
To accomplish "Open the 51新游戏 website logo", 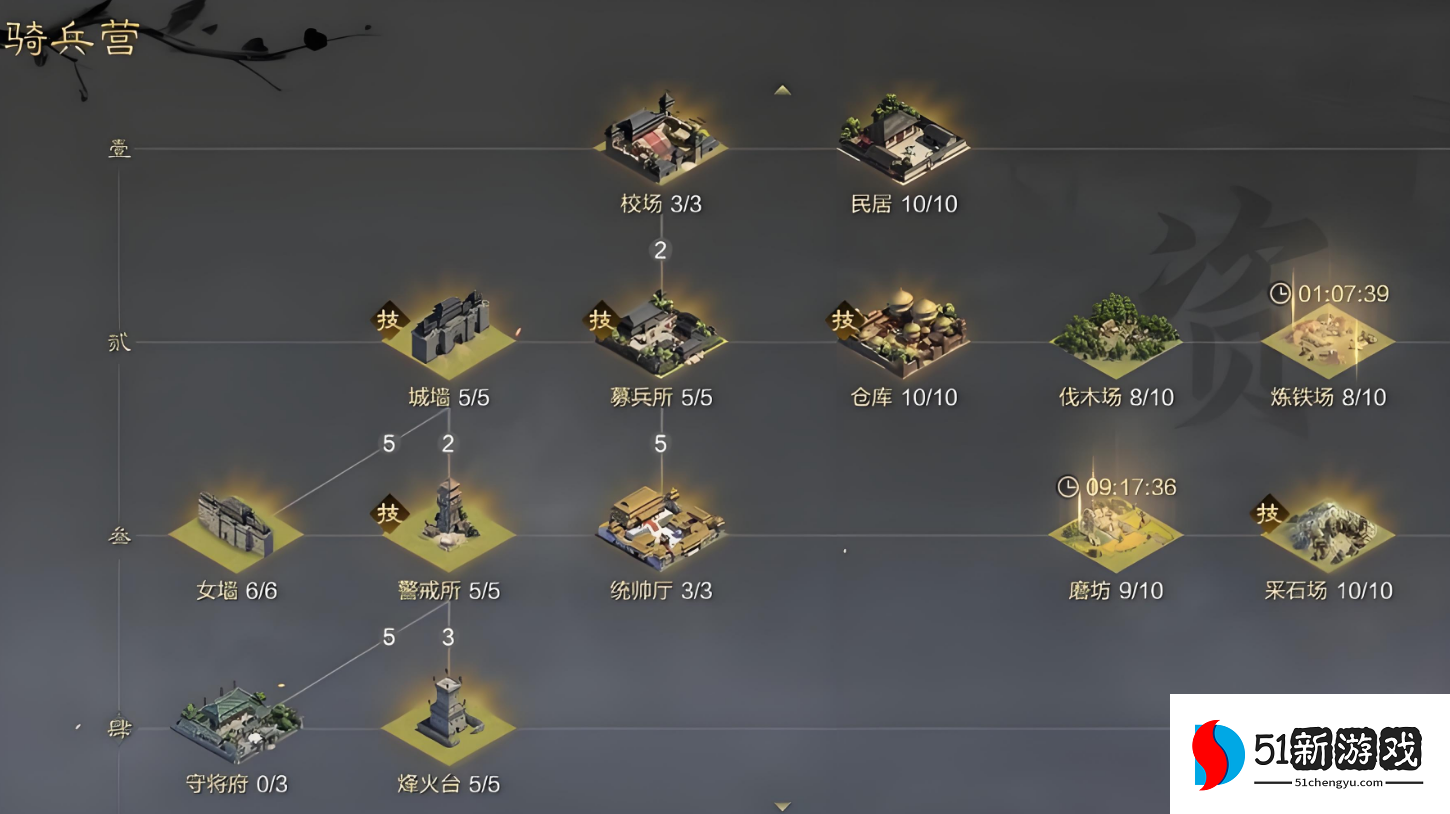I will click(1308, 754).
